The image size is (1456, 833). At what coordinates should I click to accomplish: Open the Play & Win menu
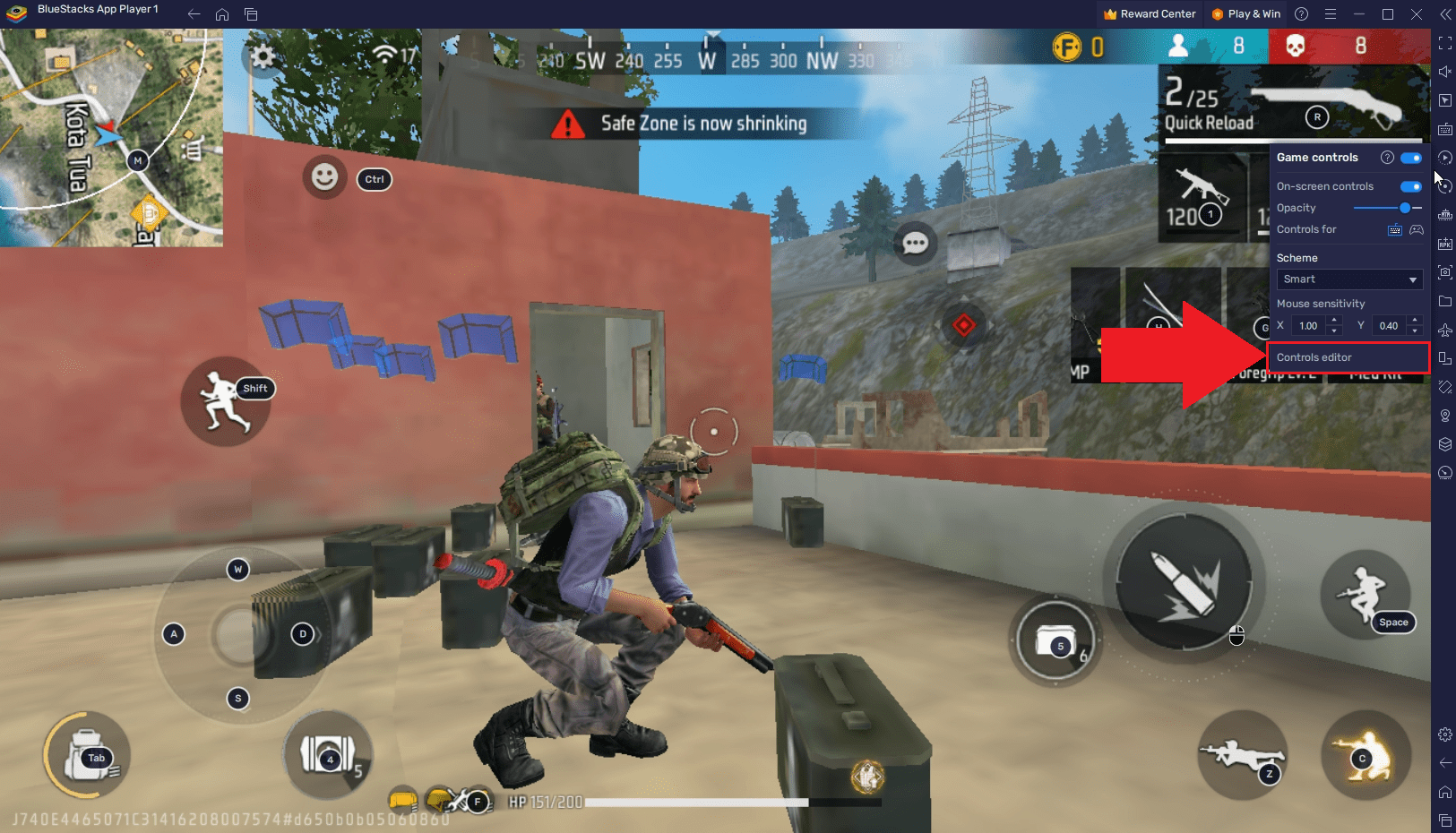pos(1245,13)
